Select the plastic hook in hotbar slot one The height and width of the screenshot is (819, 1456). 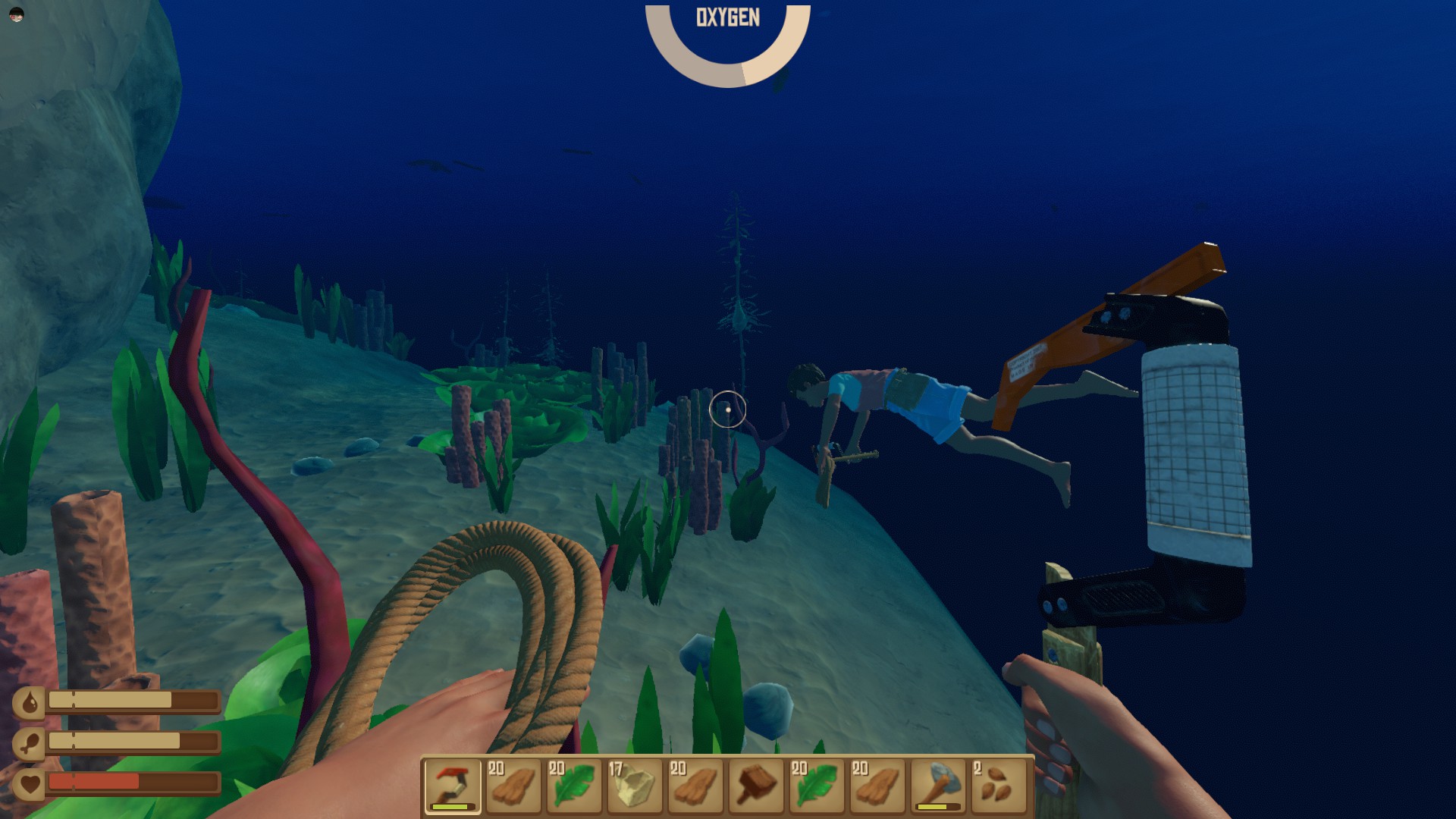453,785
